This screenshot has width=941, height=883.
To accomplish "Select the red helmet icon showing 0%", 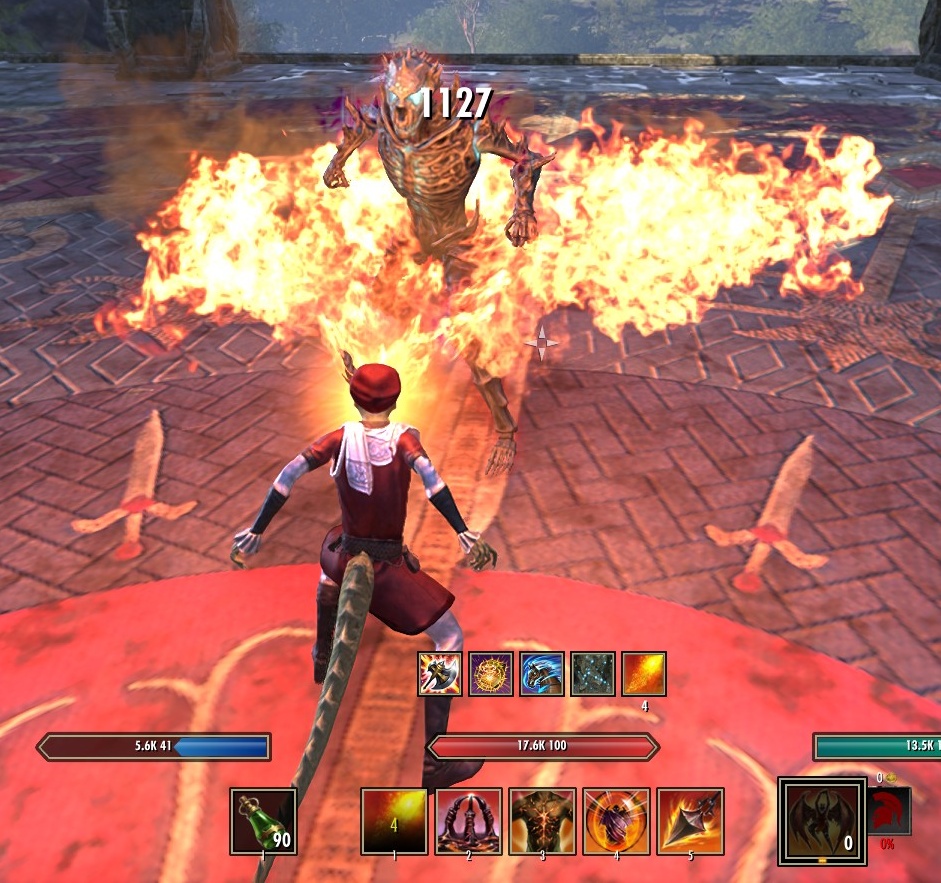I will click(x=889, y=811).
